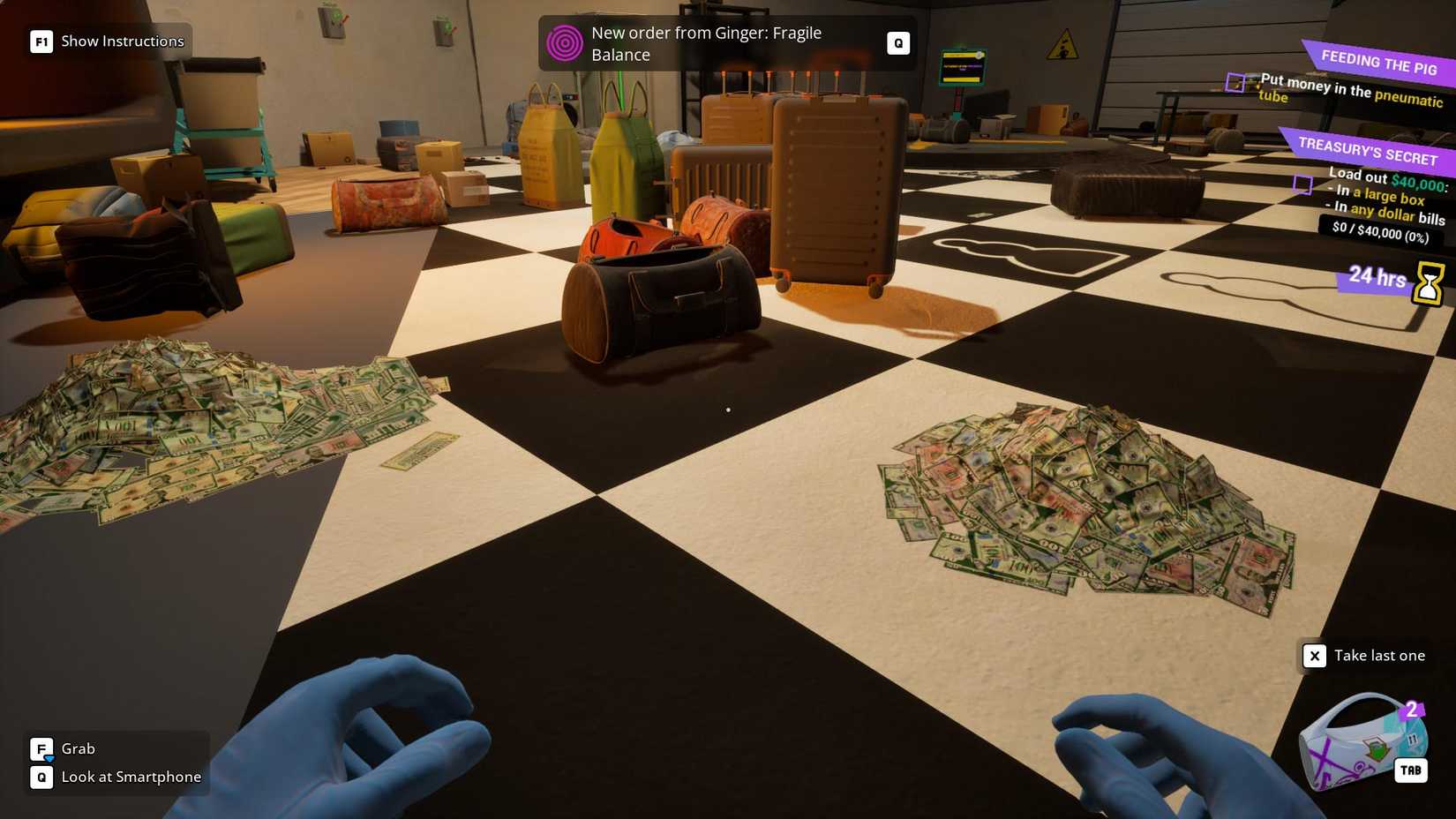1456x819 pixels.
Task: Click the purple 2 quantity badge on the bag
Action: [1412, 709]
